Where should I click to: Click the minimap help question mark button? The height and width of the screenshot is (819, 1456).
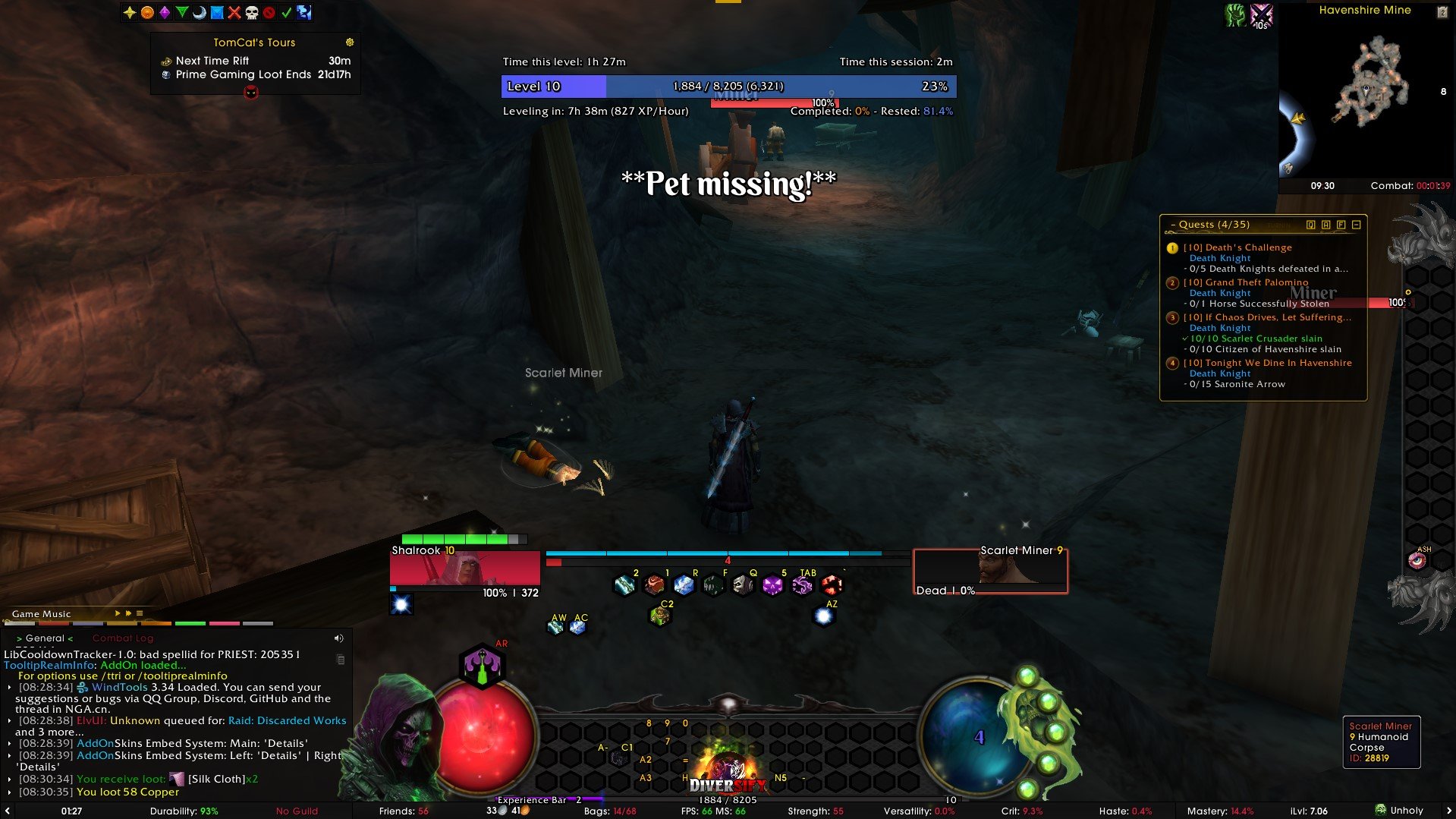pos(1442,11)
